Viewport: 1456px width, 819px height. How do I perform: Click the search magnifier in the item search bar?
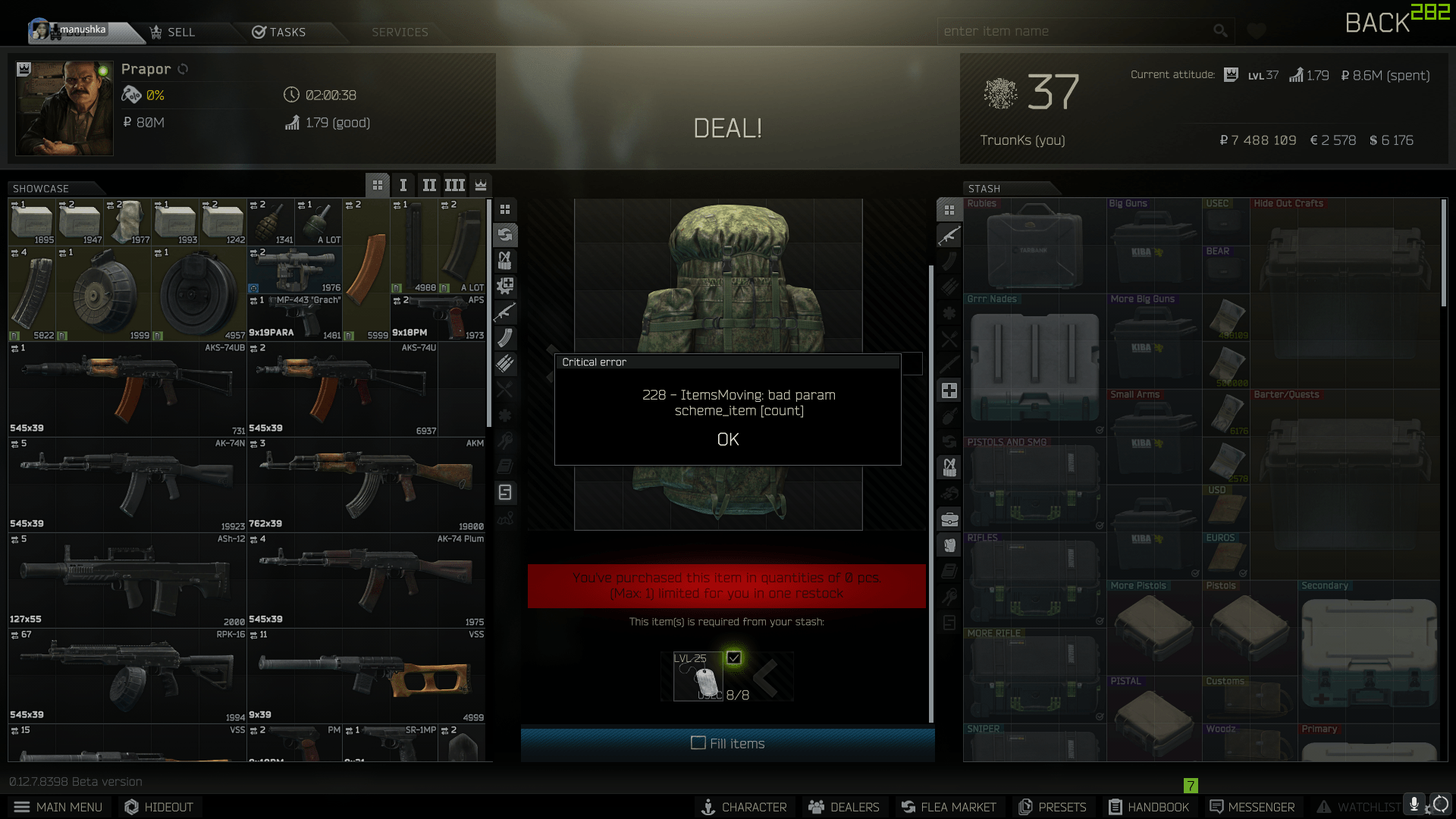tap(1221, 31)
